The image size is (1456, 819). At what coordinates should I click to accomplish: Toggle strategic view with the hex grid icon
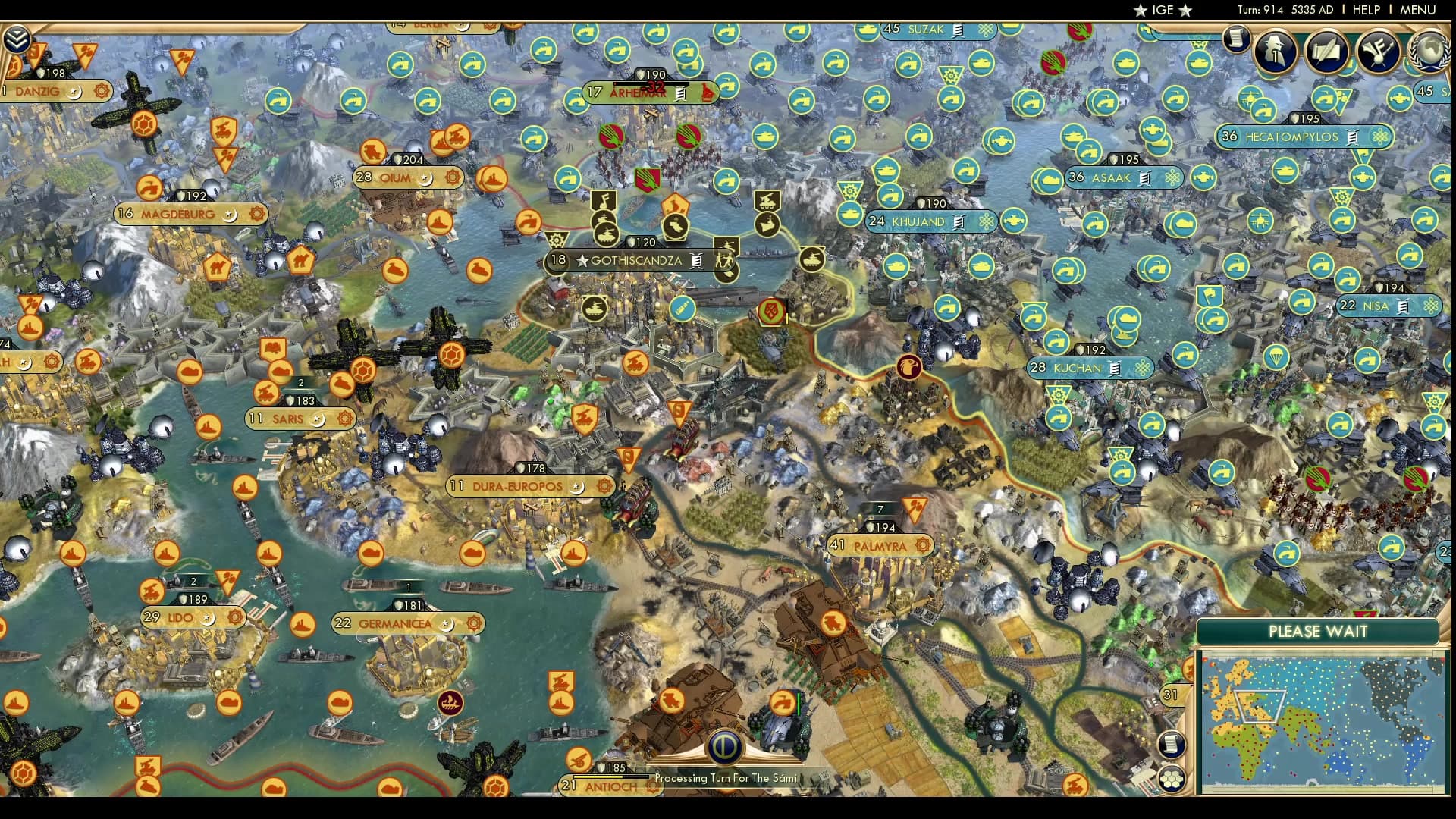tap(1172, 778)
